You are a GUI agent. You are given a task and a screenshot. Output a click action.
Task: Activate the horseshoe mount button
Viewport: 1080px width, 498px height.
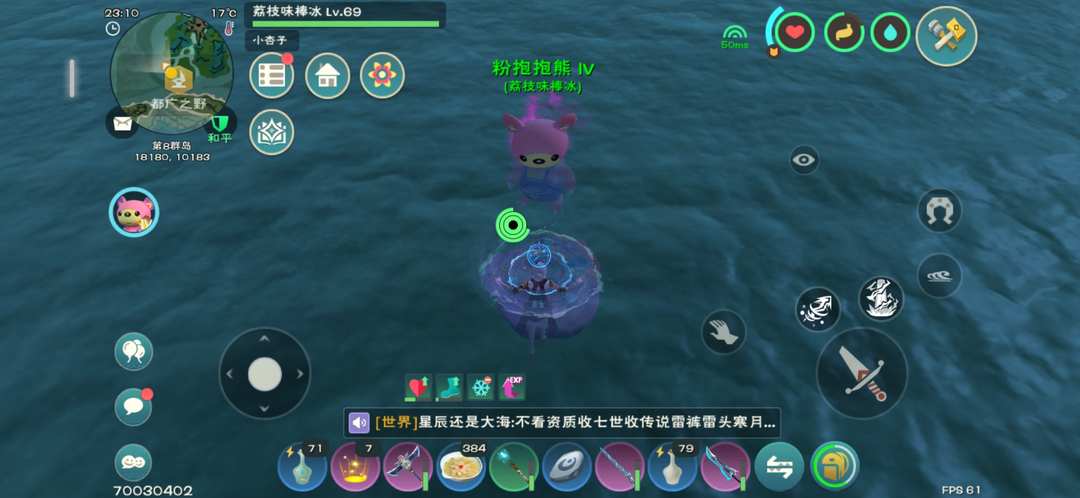939,211
